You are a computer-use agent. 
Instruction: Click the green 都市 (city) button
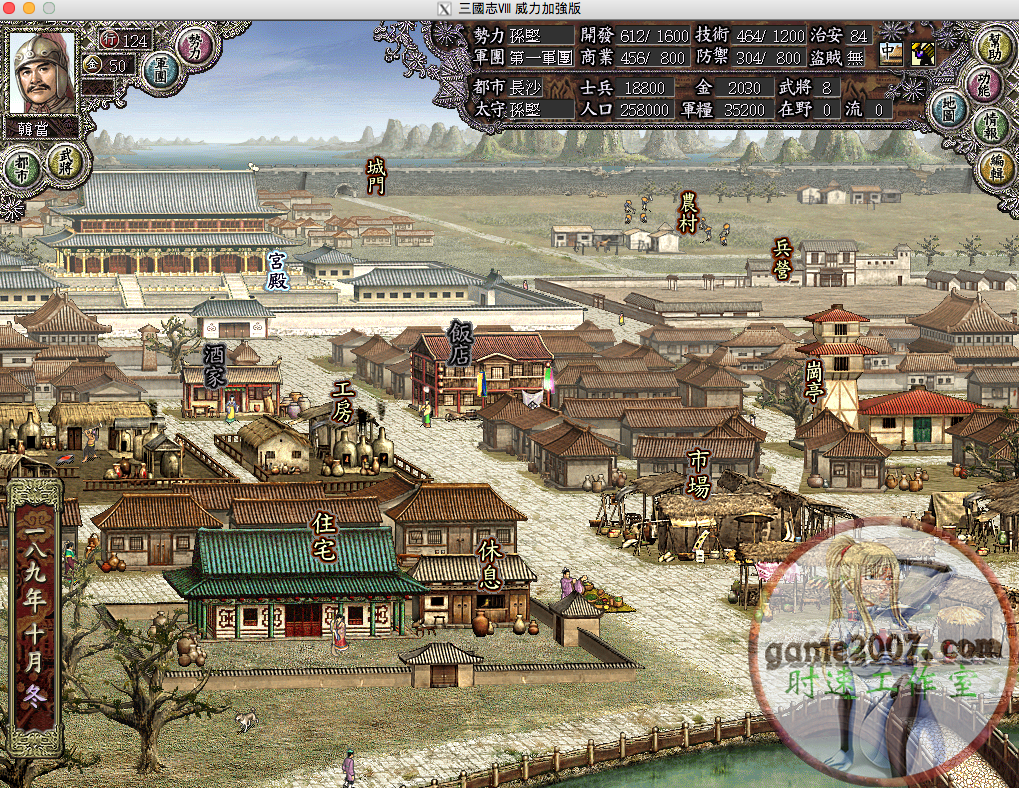22,170
